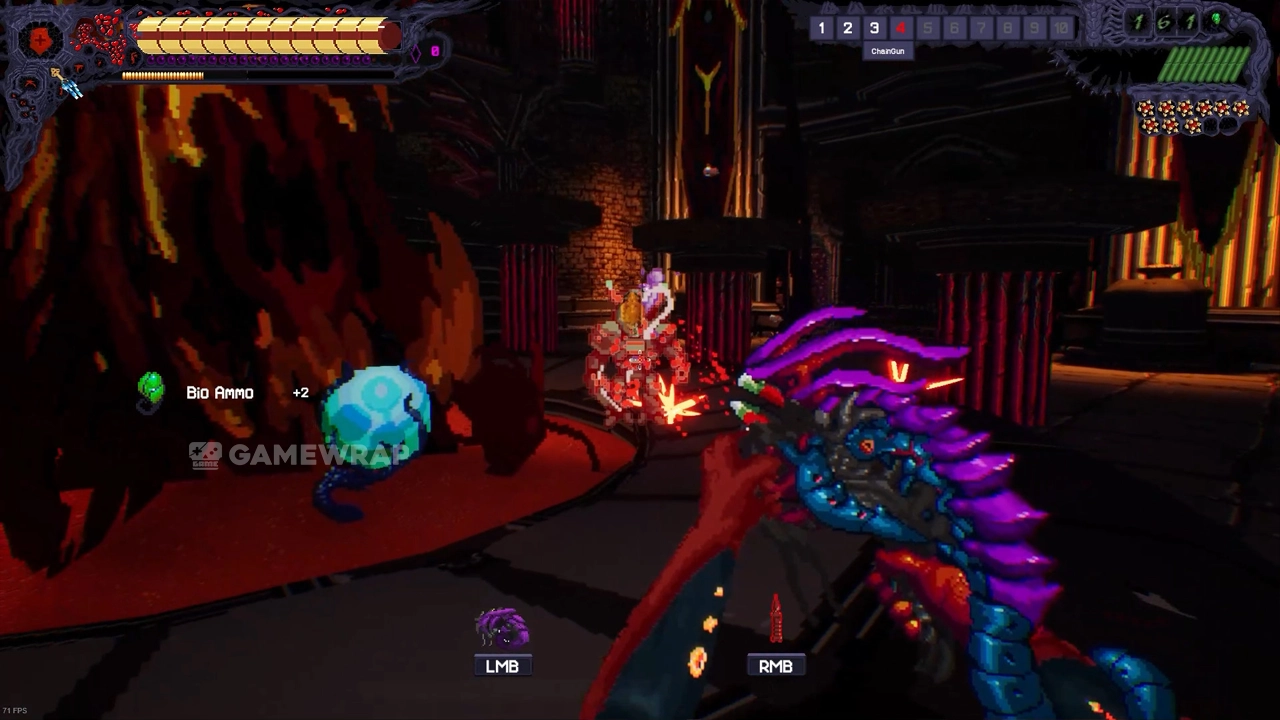The image size is (1280, 720).
Task: Choose weapon slot 3
Action: [x=874, y=28]
